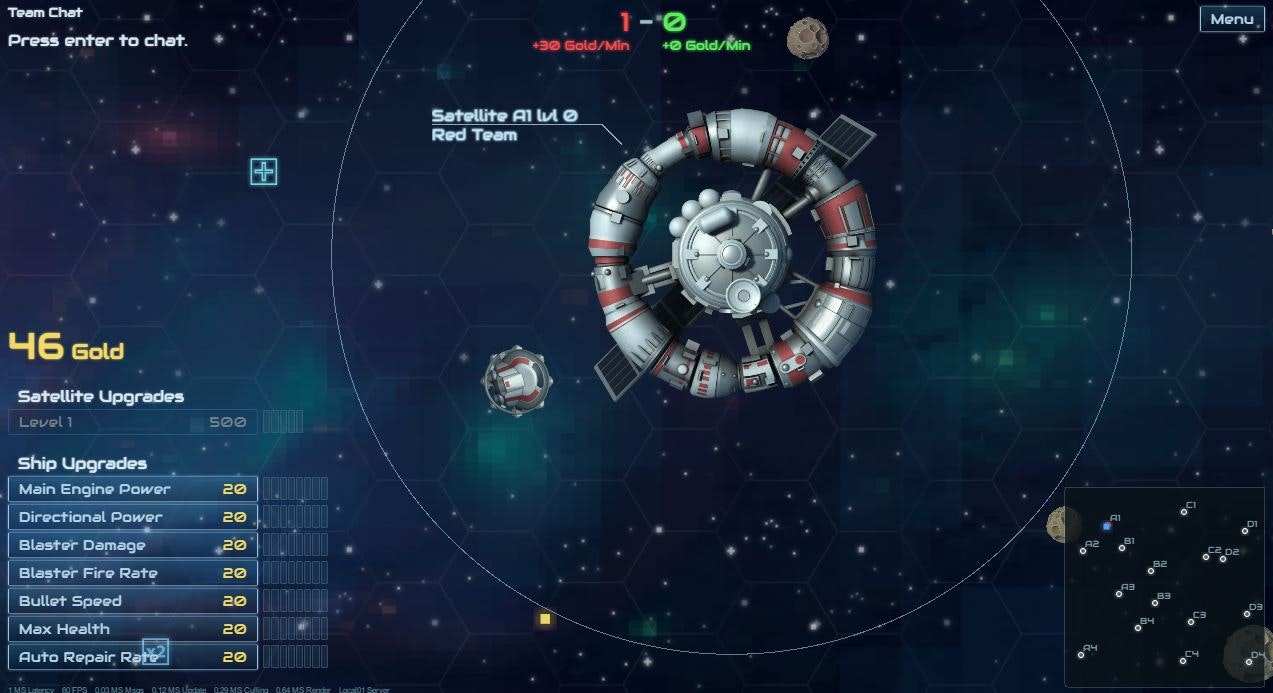Image resolution: width=1273 pixels, height=693 pixels.
Task: Pick the A4 marker on the minimap
Action: 1082,655
